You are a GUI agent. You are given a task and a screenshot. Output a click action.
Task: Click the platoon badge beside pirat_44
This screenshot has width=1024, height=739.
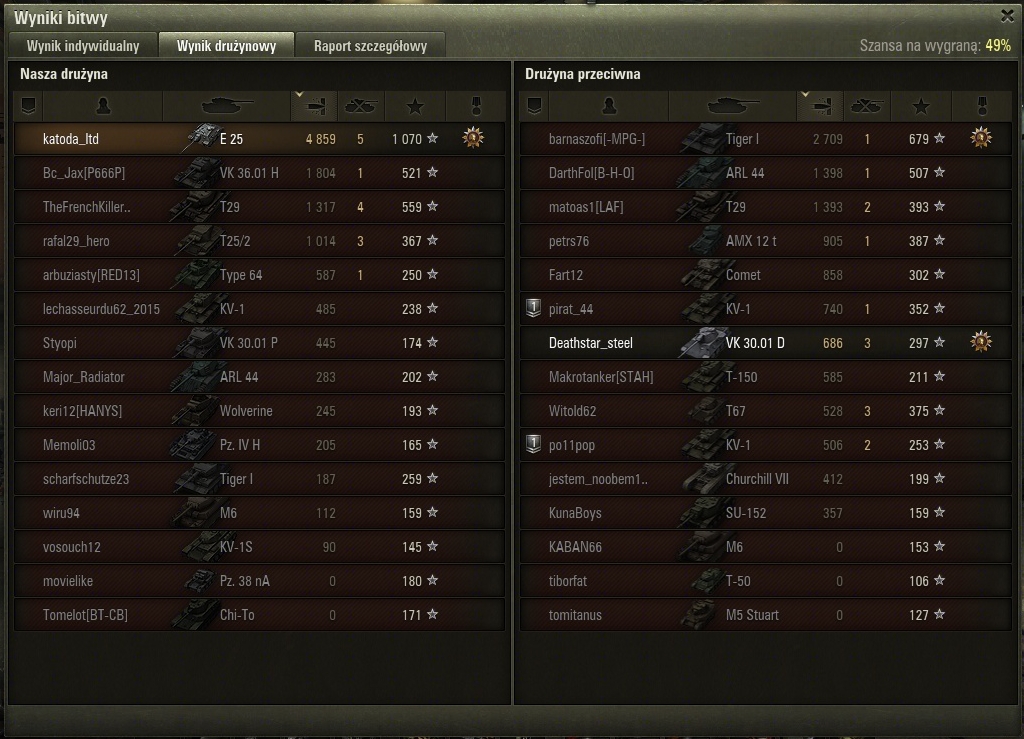[x=533, y=308]
